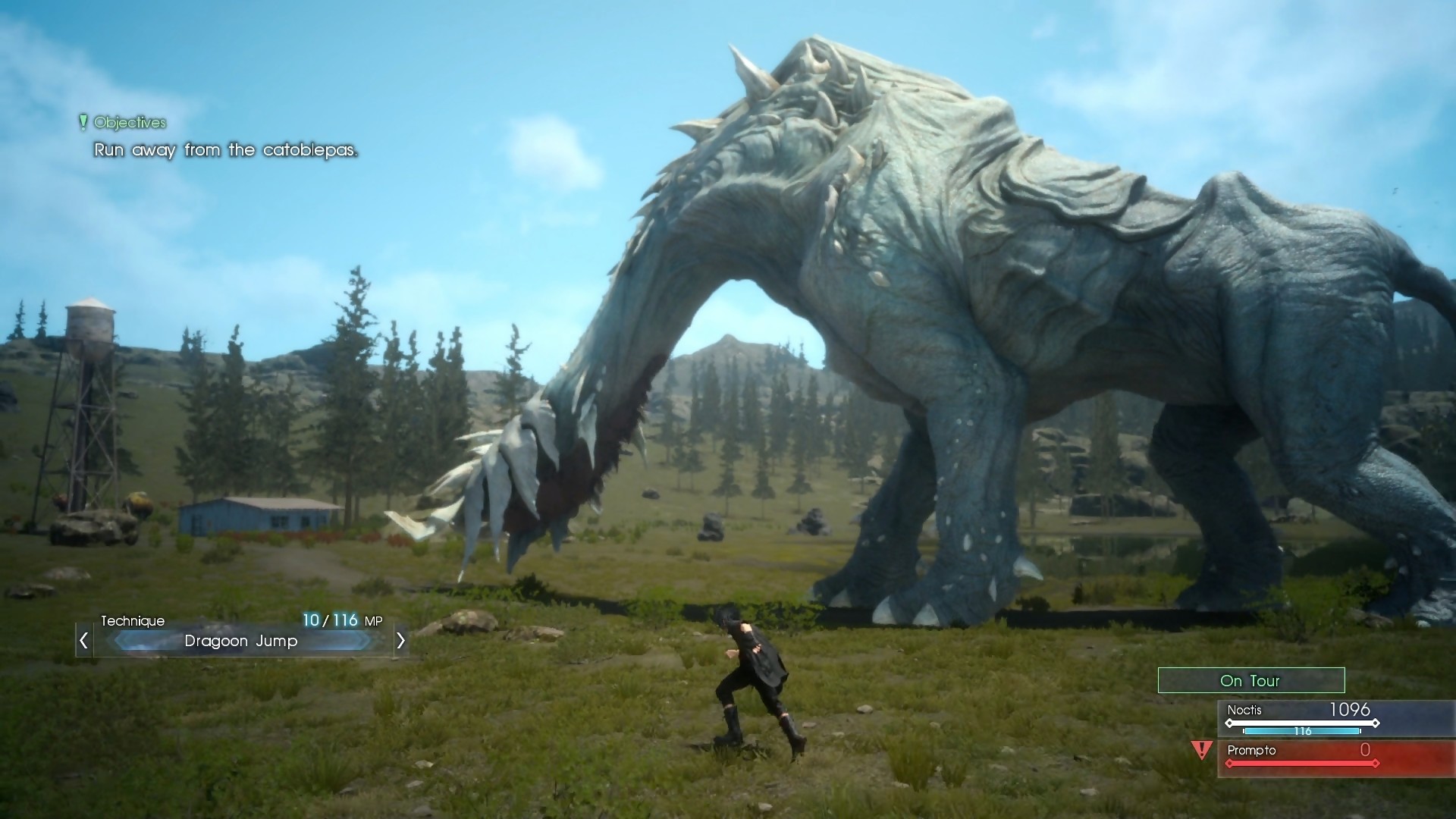Click Noctis's blue MP bar showing 116
The height and width of the screenshot is (819, 1456).
[x=1302, y=731]
